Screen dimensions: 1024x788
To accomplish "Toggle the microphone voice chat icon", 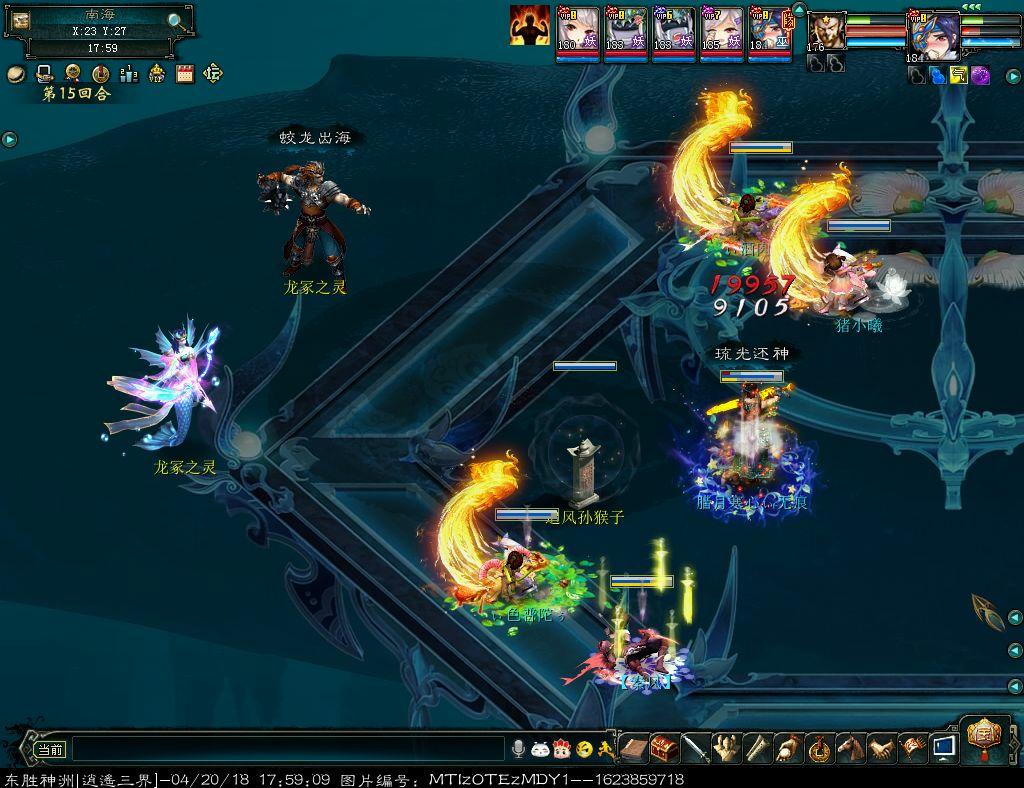I will click(x=518, y=748).
